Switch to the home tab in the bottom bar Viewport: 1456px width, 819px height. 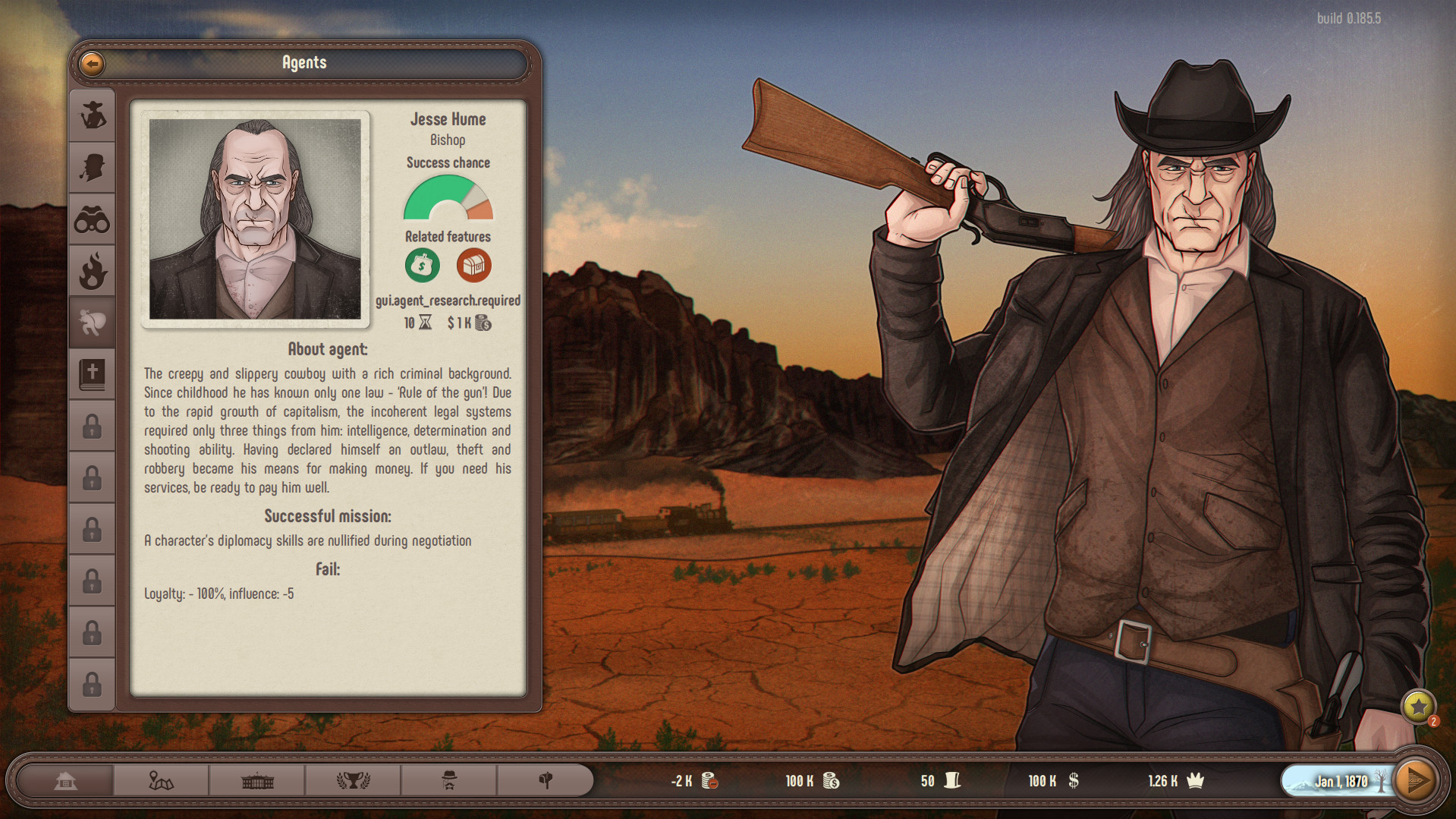(x=65, y=780)
